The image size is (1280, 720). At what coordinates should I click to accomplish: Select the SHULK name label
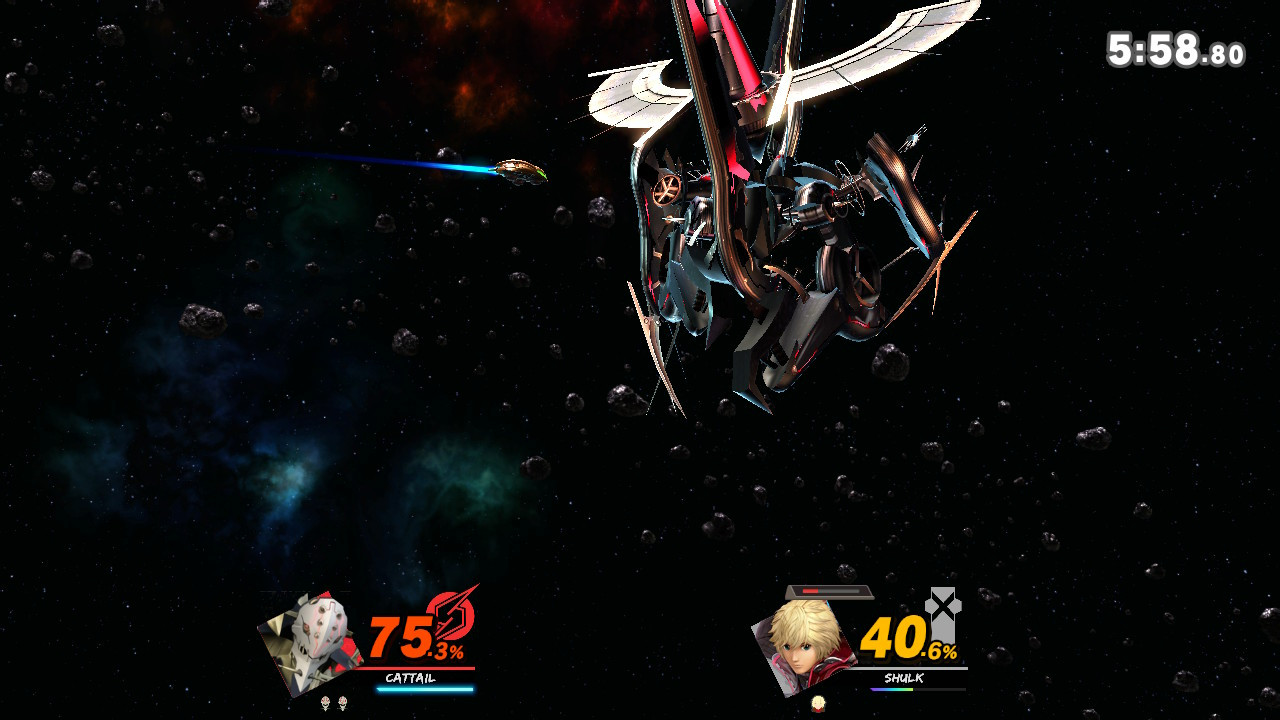click(x=904, y=677)
